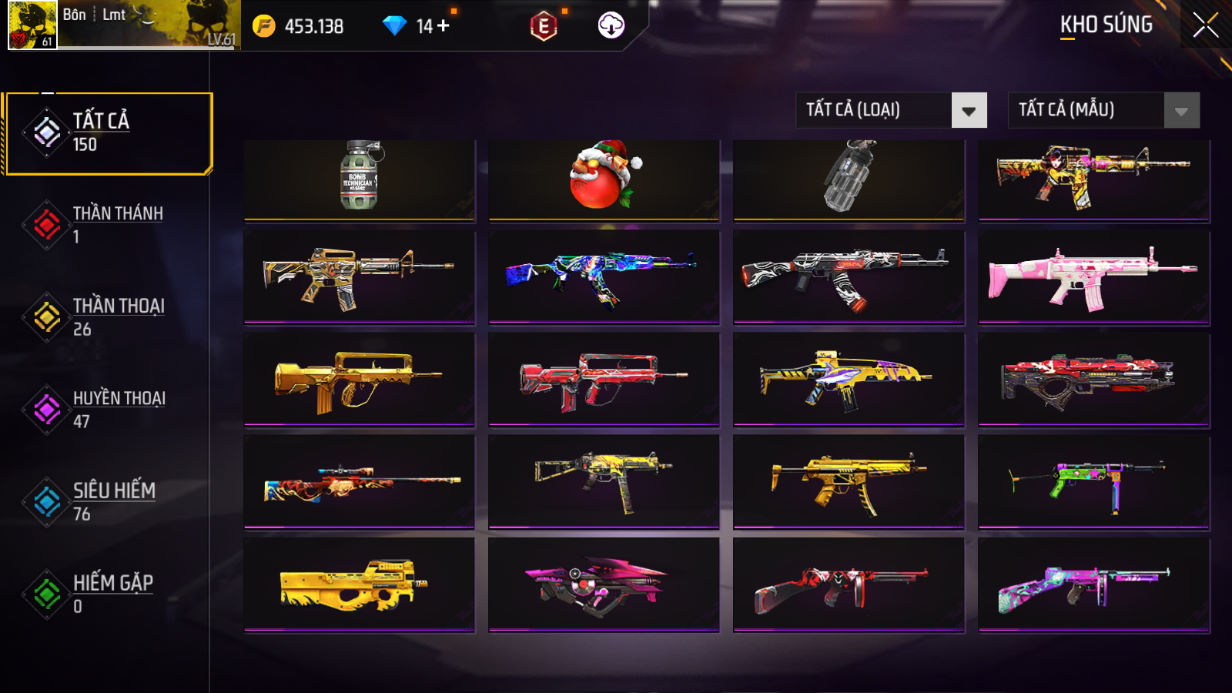Choose the golden FAMAS skin
This screenshot has width=1232, height=693.
[358, 379]
